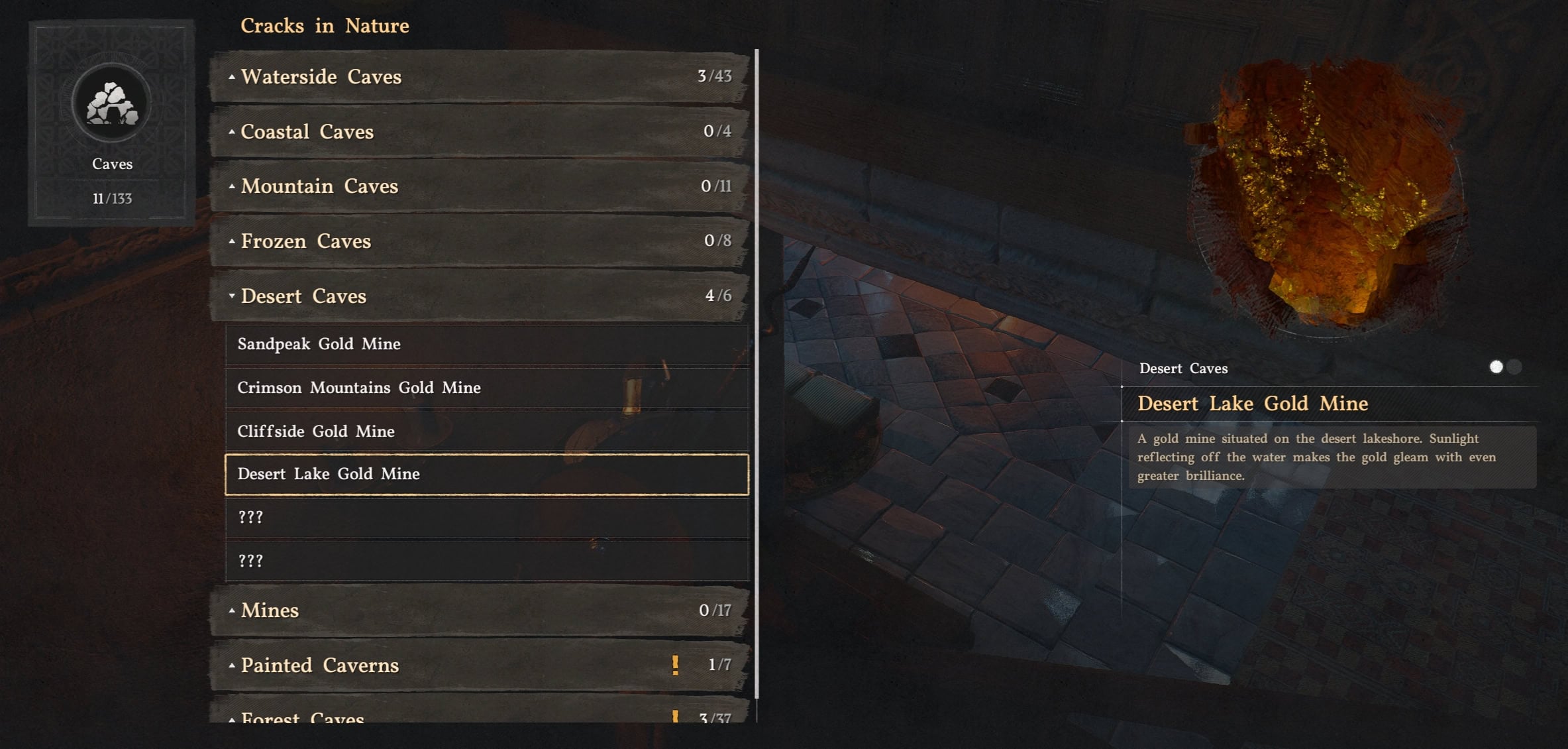The image size is (1568, 749).
Task: Open the Painted Caverns category
Action: [x=480, y=665]
